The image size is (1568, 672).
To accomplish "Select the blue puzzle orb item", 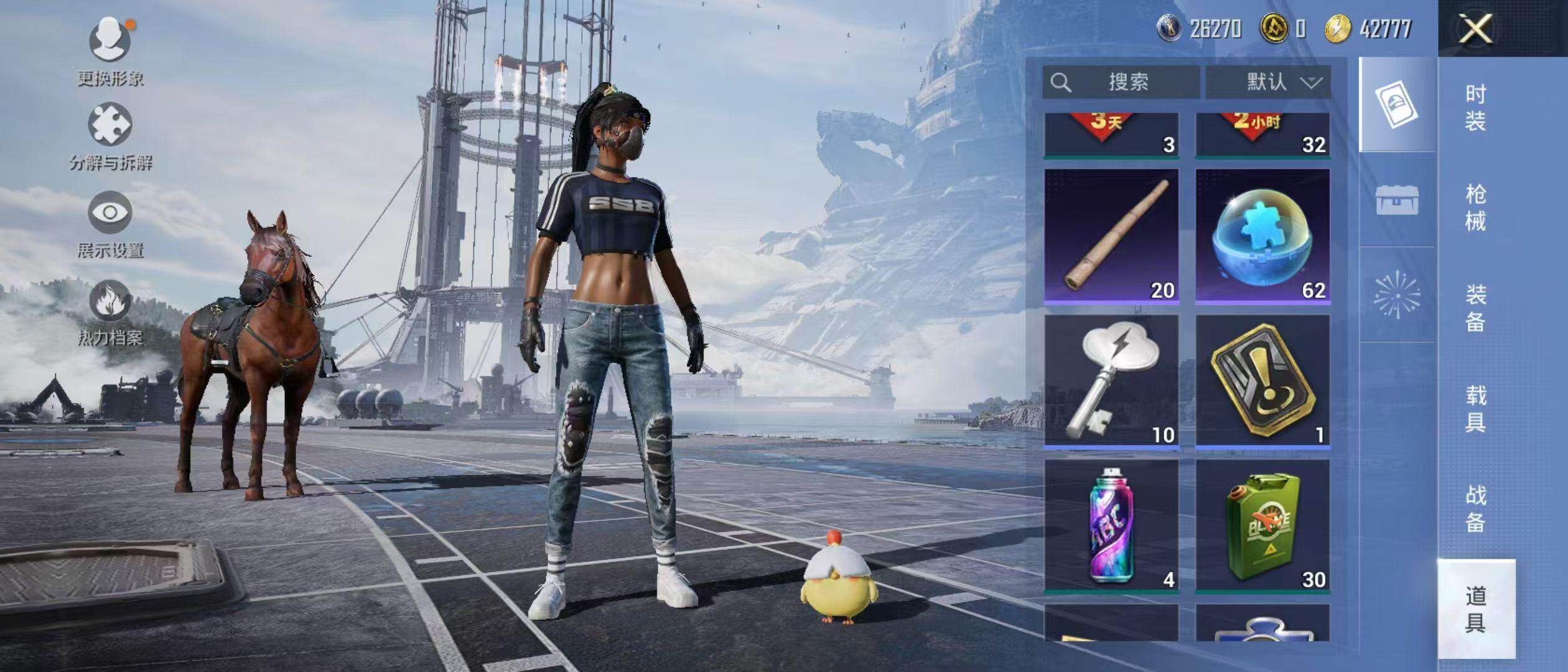I will coord(1262,236).
